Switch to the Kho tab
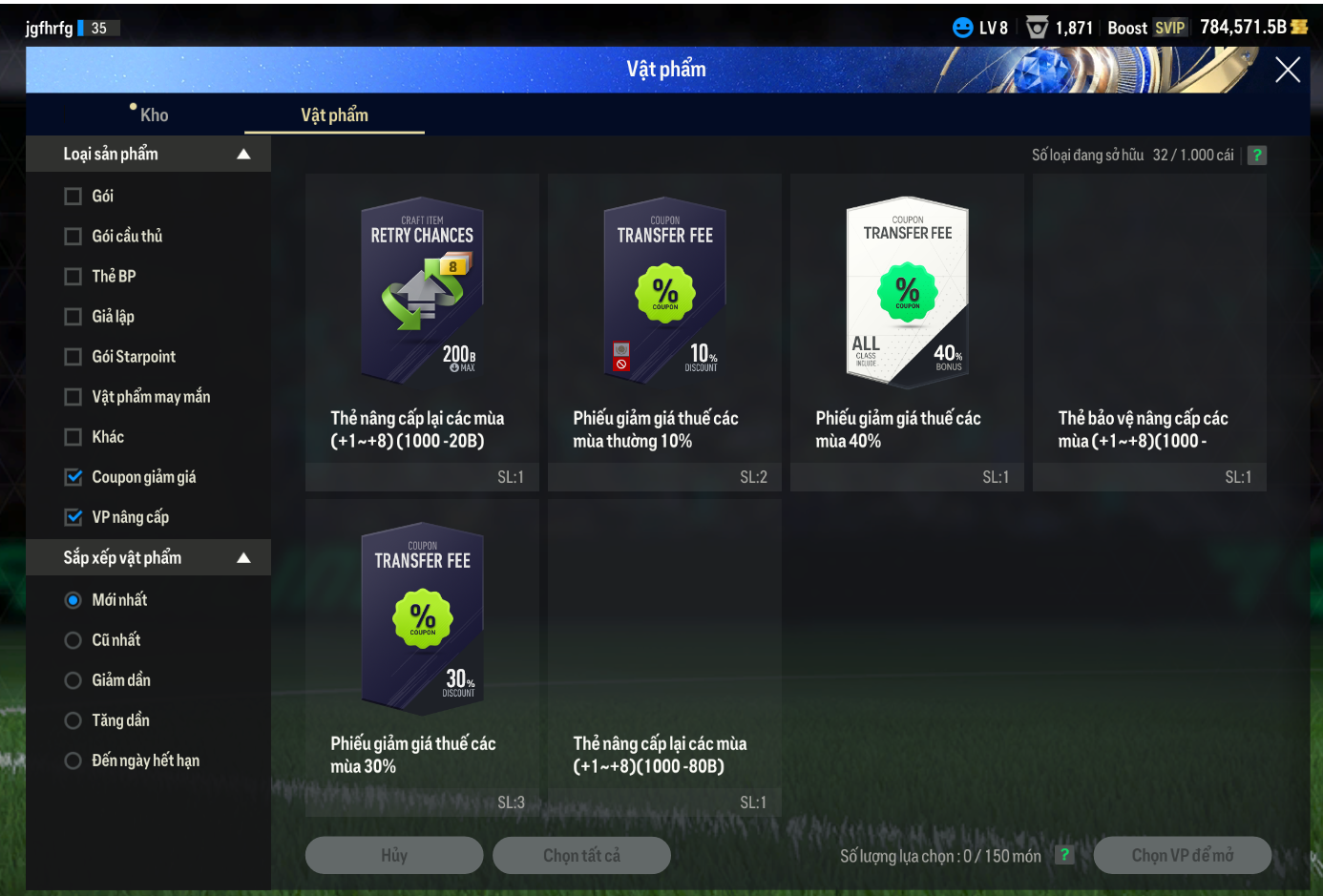This screenshot has height=896, width=1323. point(153,115)
